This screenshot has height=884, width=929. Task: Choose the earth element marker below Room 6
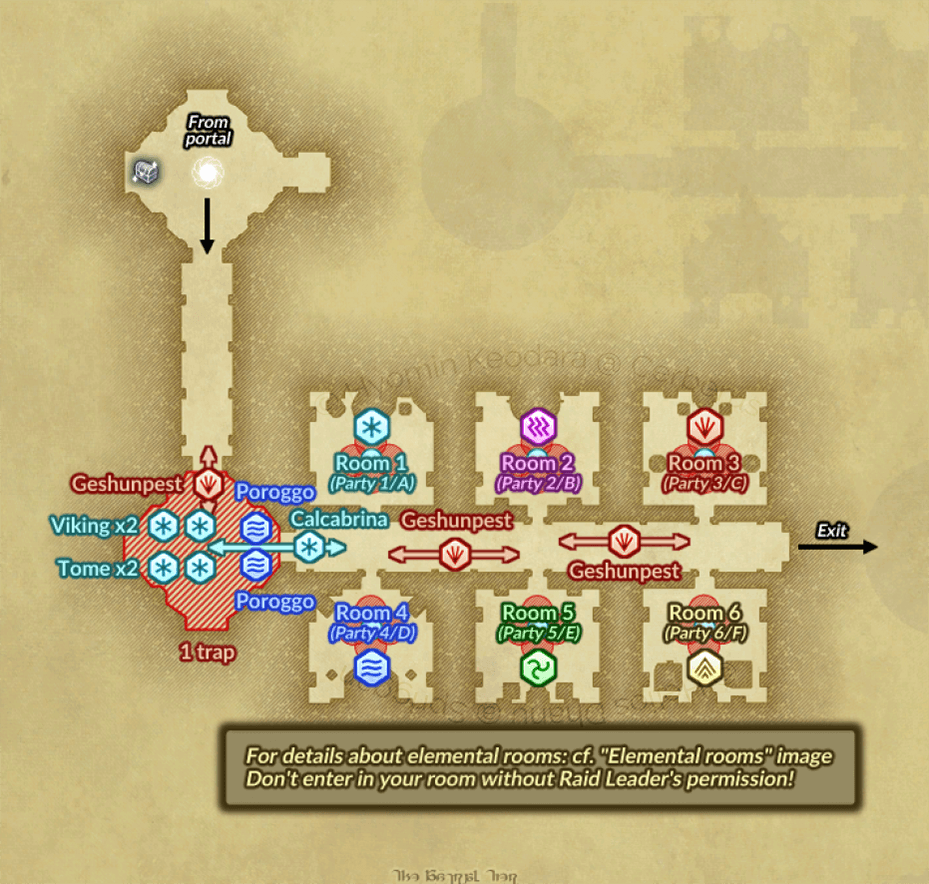(704, 668)
